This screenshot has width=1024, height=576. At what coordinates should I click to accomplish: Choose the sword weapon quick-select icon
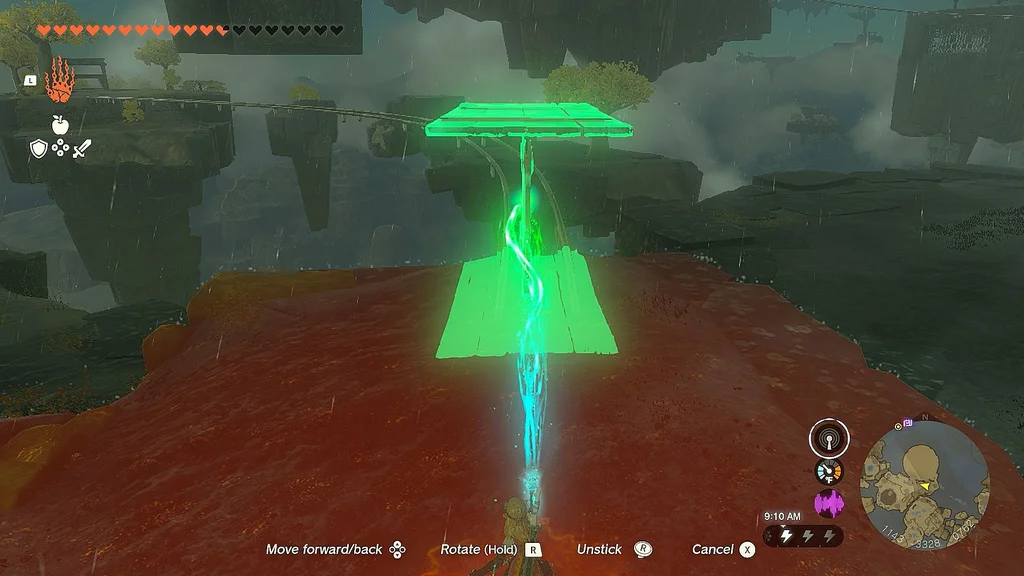click(82, 149)
